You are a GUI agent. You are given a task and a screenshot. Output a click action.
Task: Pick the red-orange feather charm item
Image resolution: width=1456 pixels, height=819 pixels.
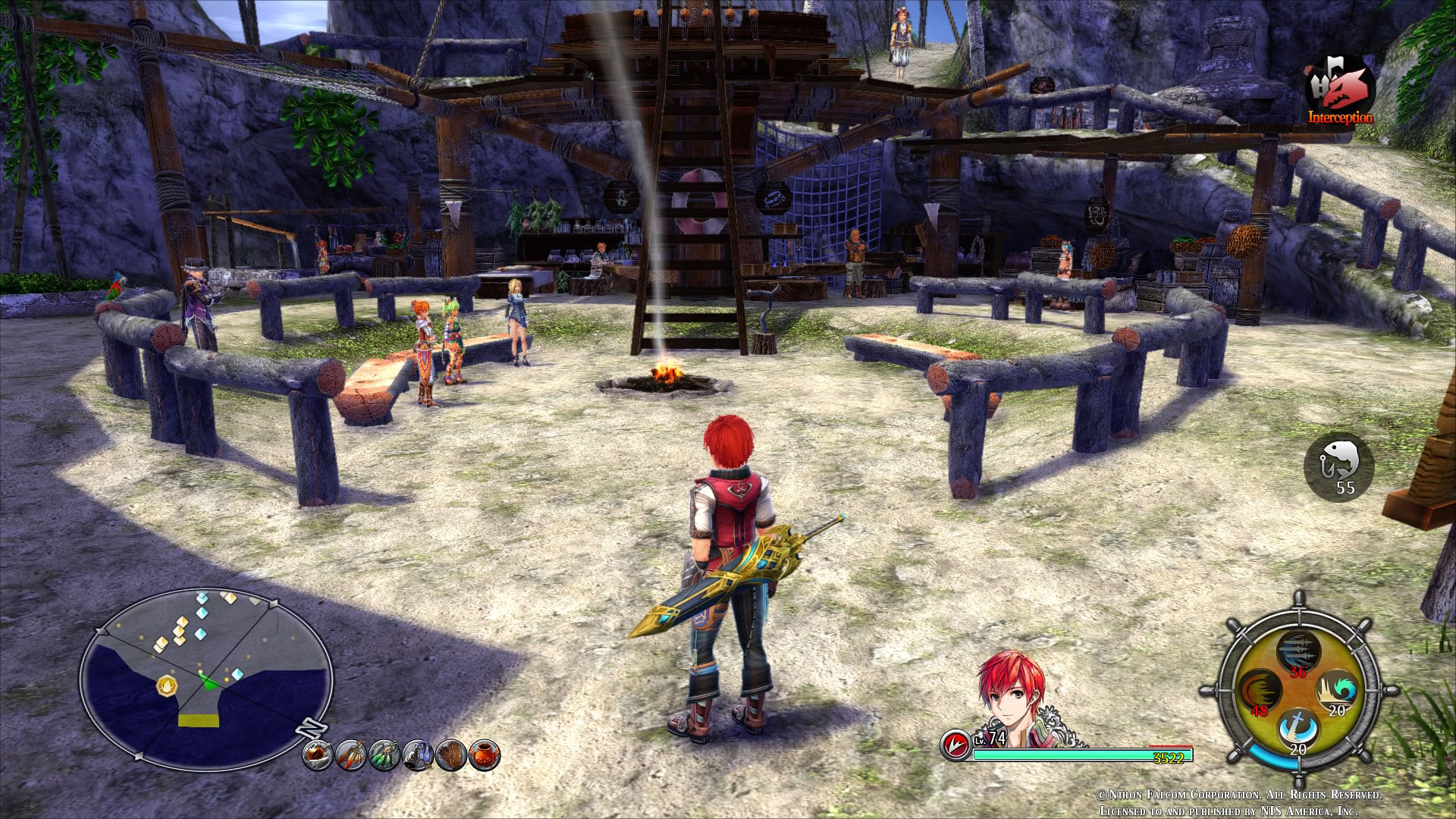pyautogui.click(x=351, y=755)
